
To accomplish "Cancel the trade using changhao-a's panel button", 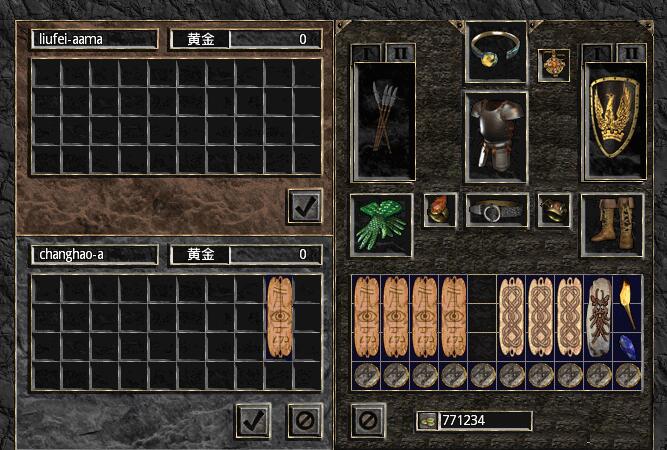I will pos(305,420).
